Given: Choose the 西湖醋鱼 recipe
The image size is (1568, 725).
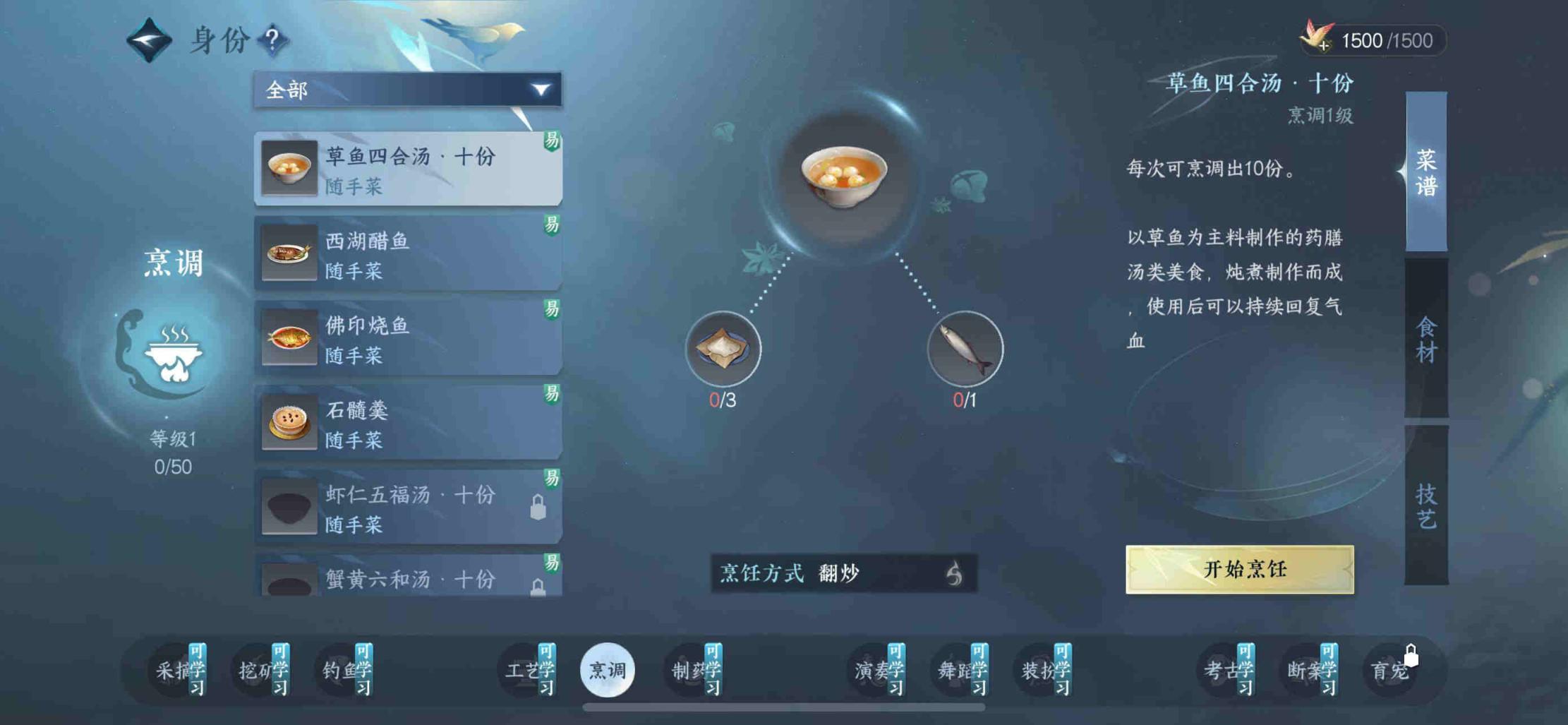Looking at the screenshot, I should coord(407,254).
